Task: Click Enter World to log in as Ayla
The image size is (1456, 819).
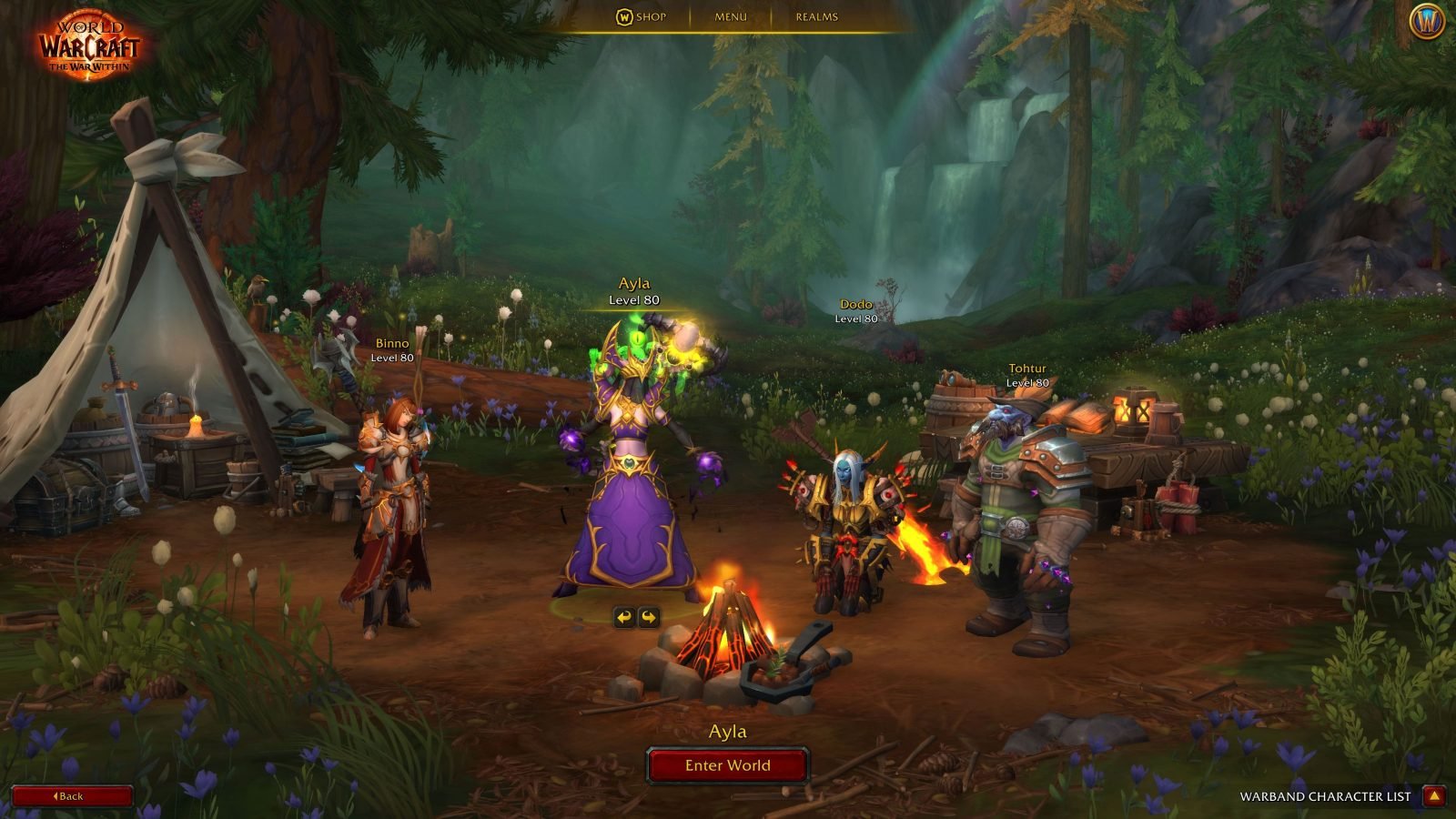Action: click(728, 765)
